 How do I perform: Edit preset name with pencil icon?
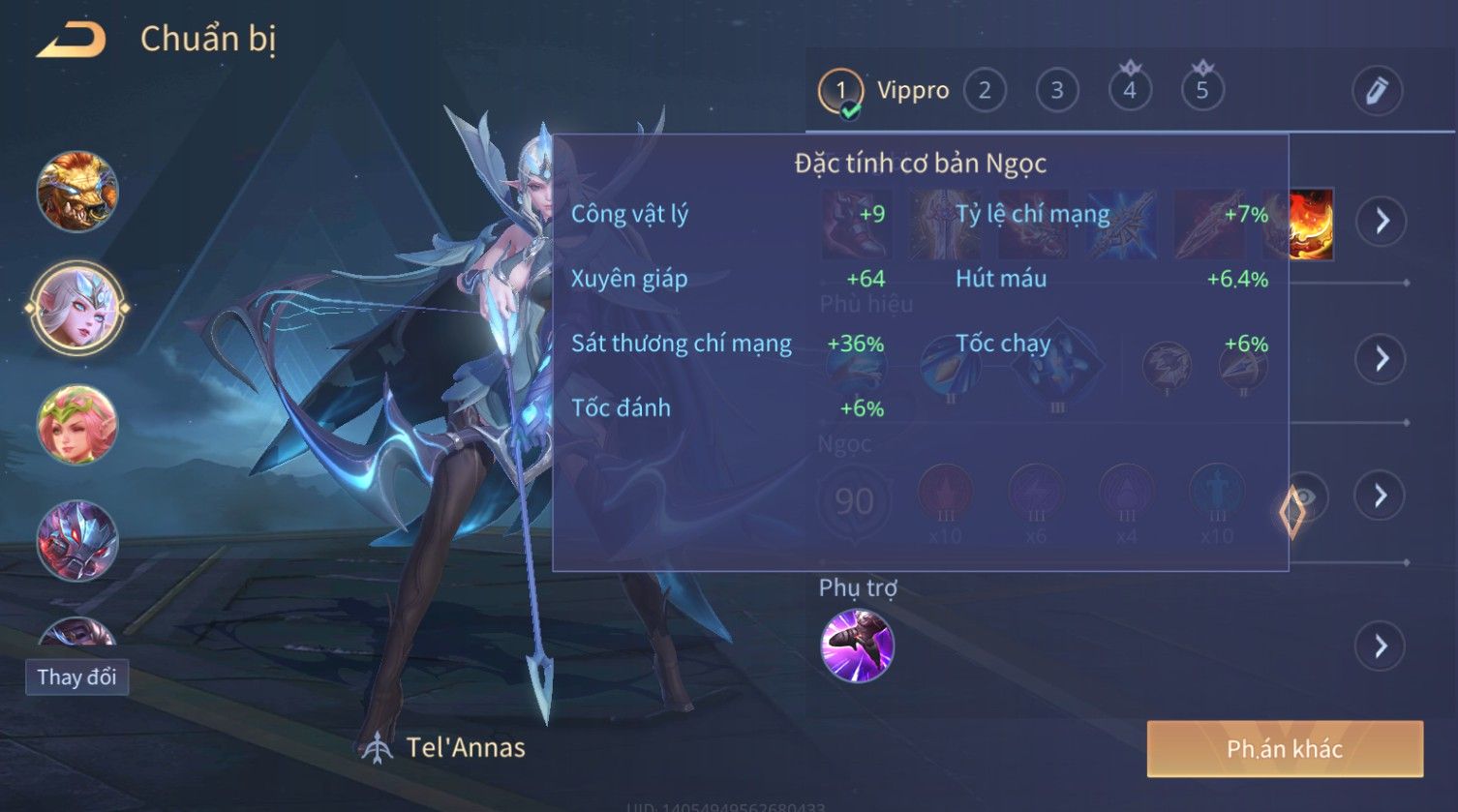point(1377,91)
